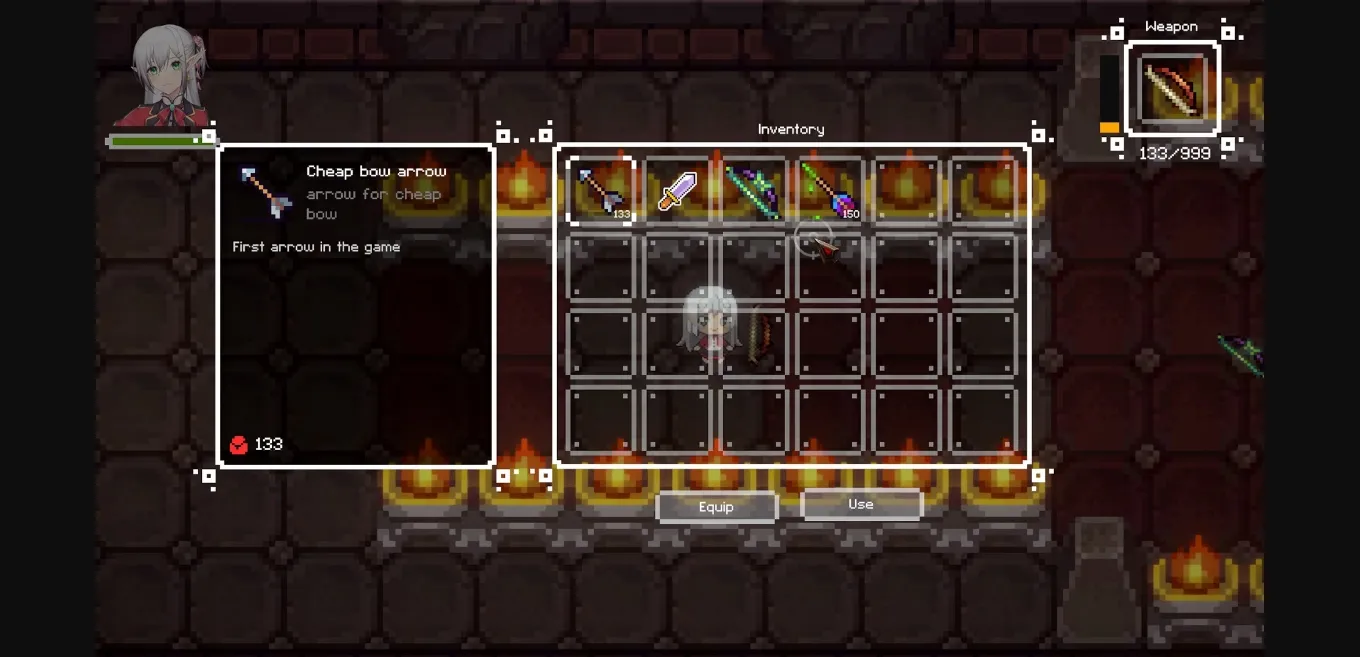Screen dimensions: 1360x657
Task: Click the Equip button
Action: coord(716,507)
